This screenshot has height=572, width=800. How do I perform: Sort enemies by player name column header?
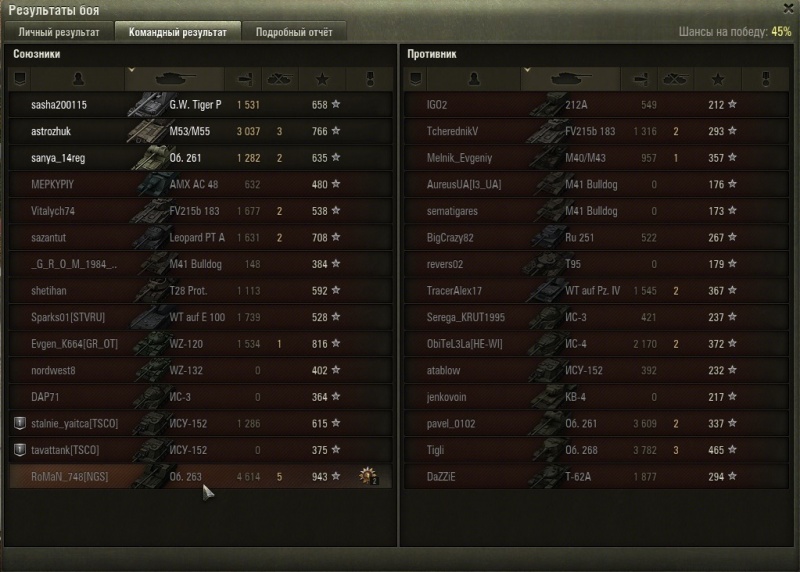[470, 77]
